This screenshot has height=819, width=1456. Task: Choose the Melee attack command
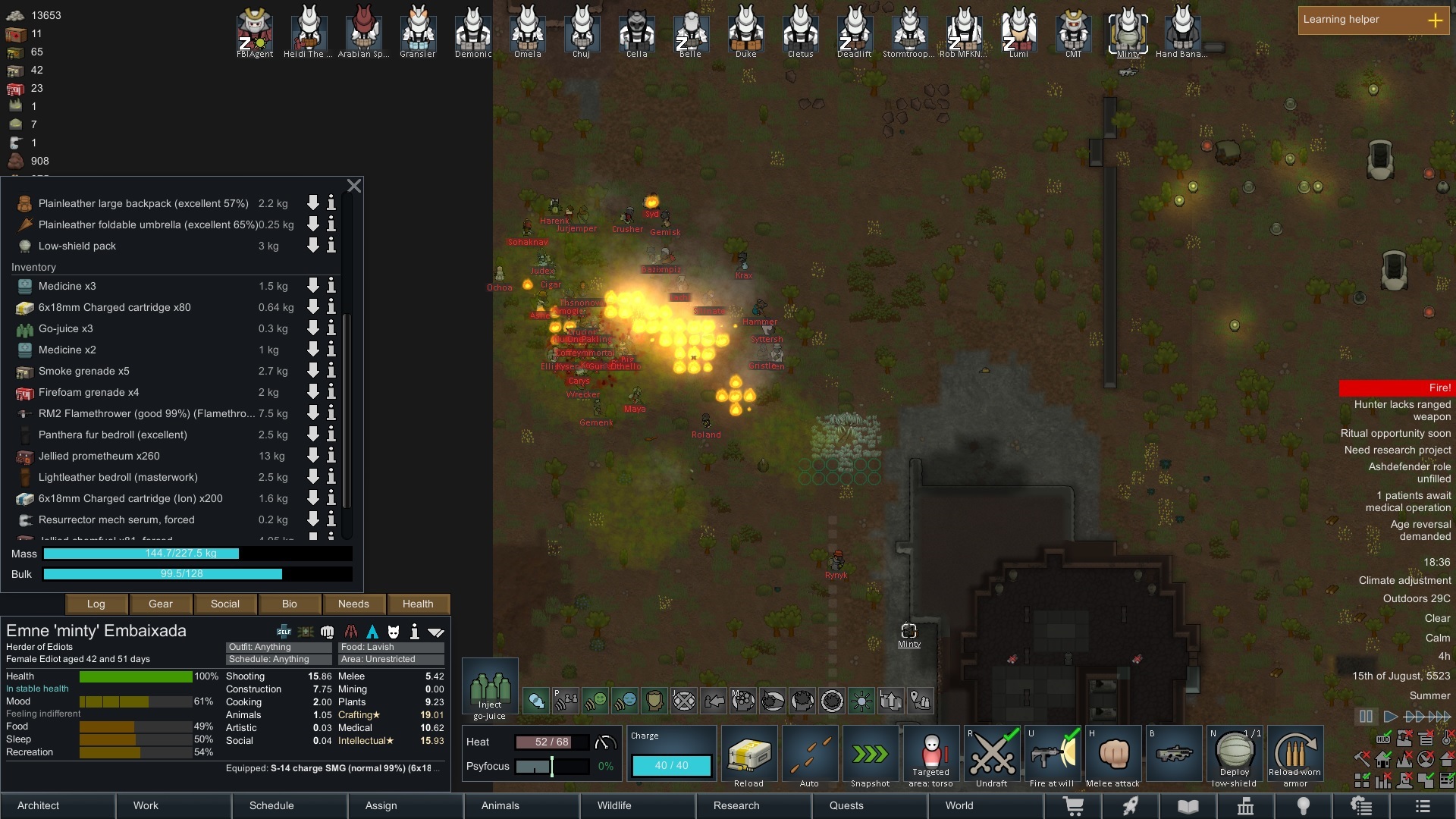click(1113, 755)
